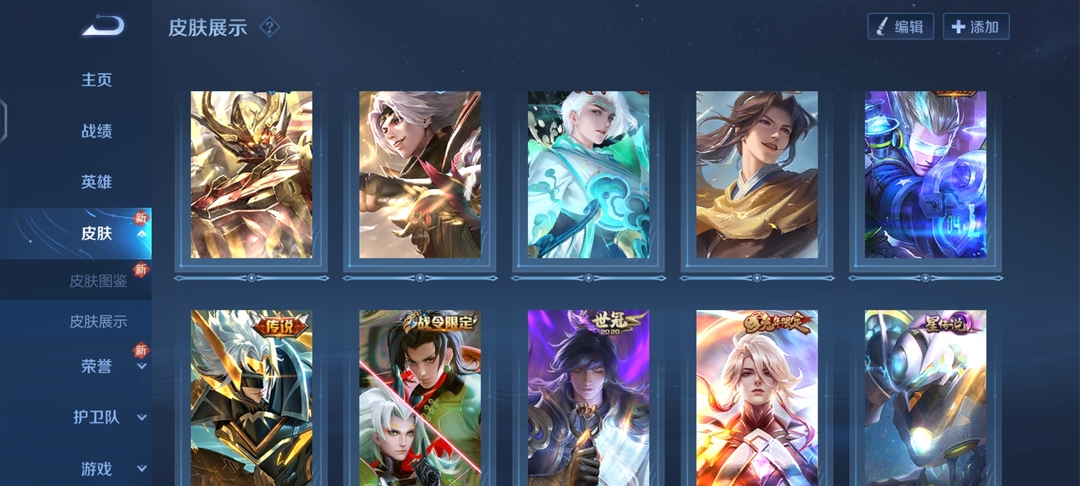The height and width of the screenshot is (486, 1080).
Task: Choose the teal-robed white-haired skin card
Action: 588,175
